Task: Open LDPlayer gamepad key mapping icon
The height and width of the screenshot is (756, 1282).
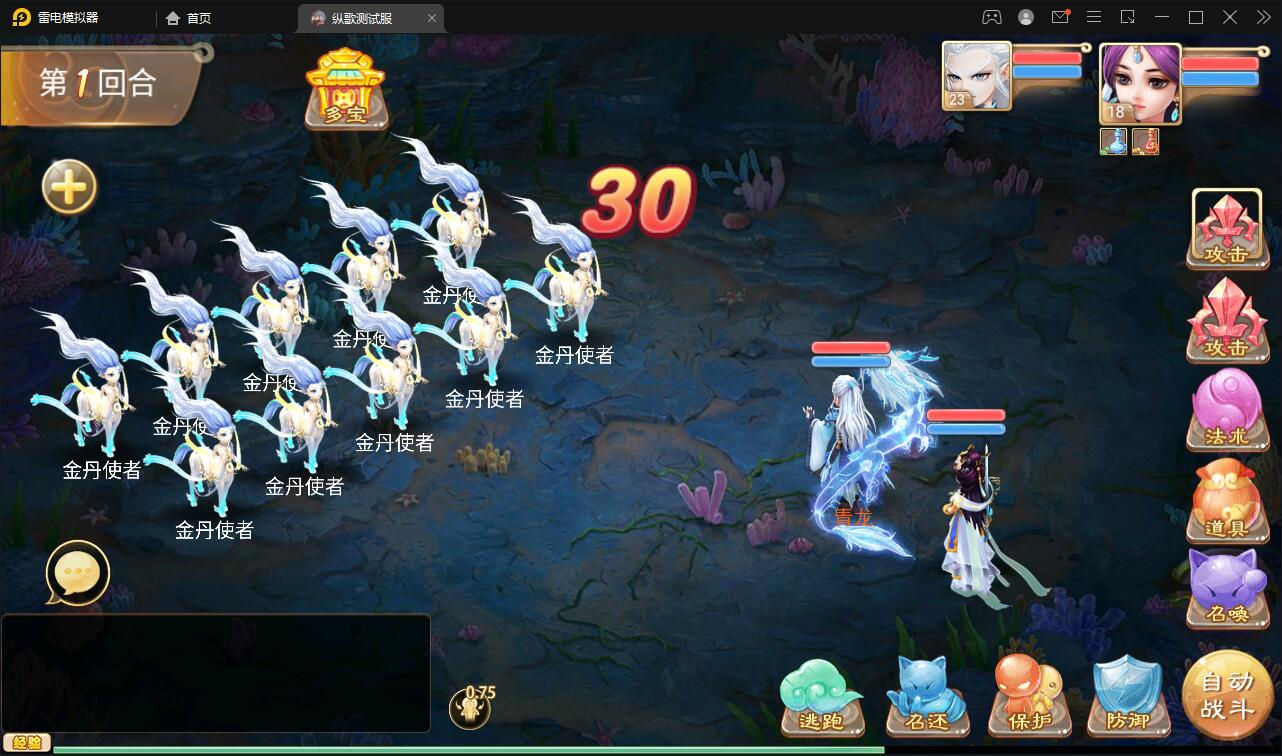Action: click(x=989, y=17)
